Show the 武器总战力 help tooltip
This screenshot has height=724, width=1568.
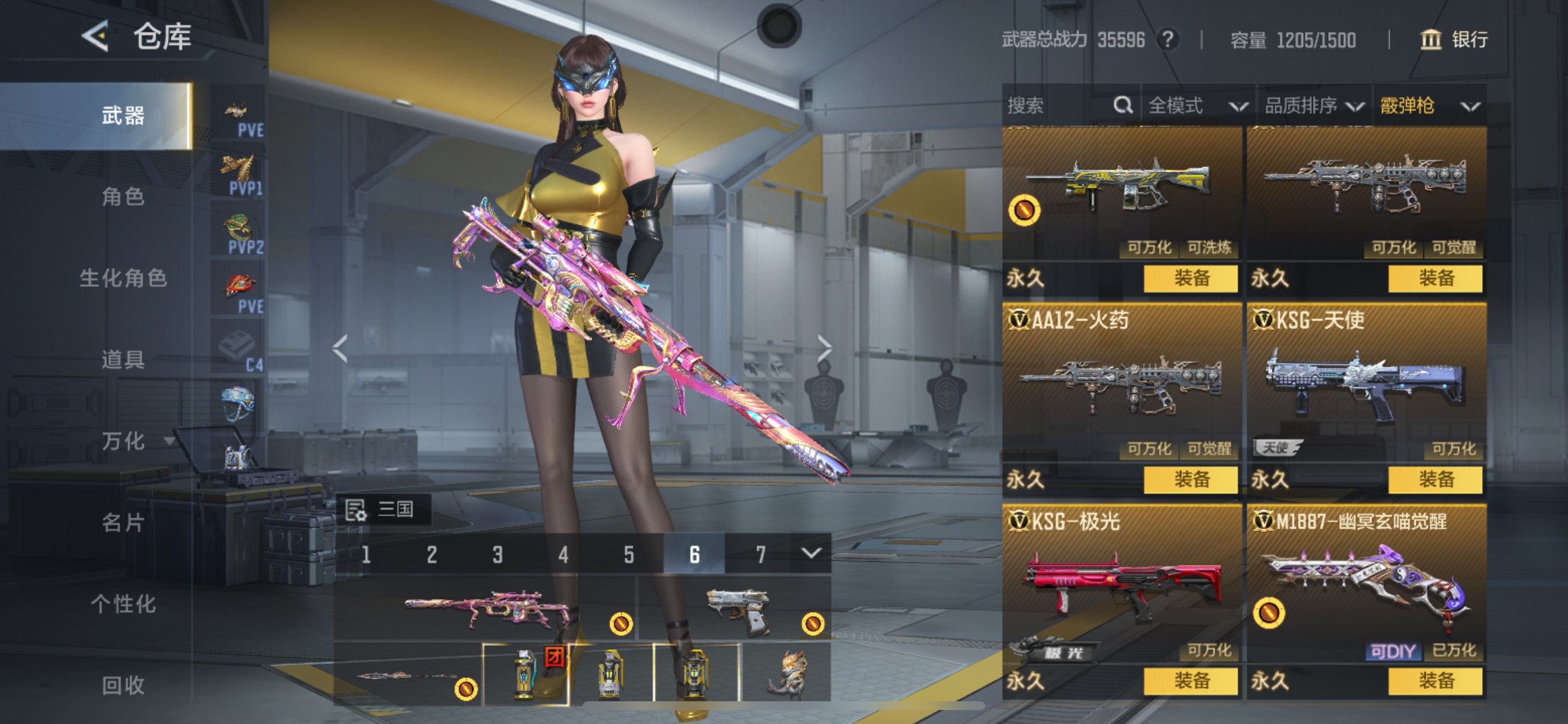pos(1167,40)
